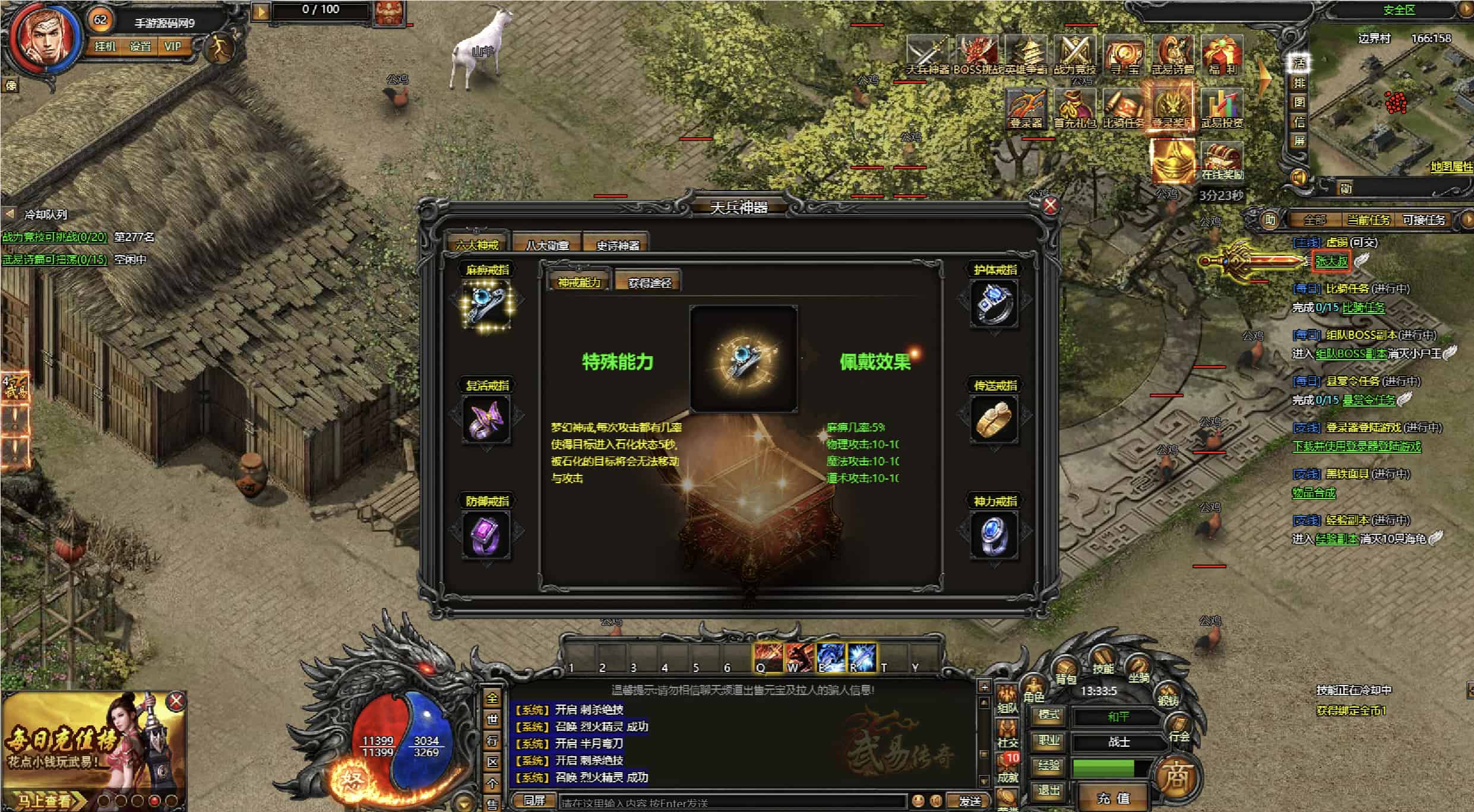Select the 护体戒指 ring slot
1474x812 pixels.
(x=995, y=304)
